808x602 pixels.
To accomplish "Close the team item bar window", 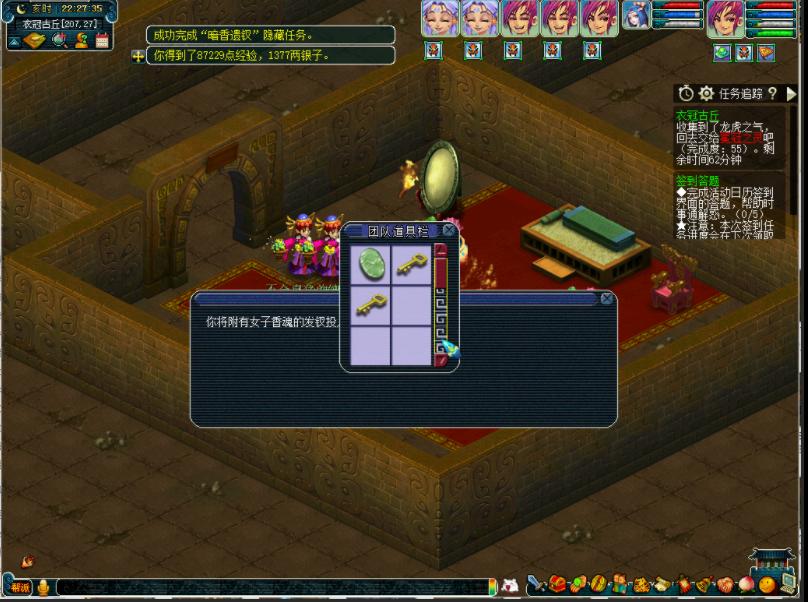I will point(449,230).
